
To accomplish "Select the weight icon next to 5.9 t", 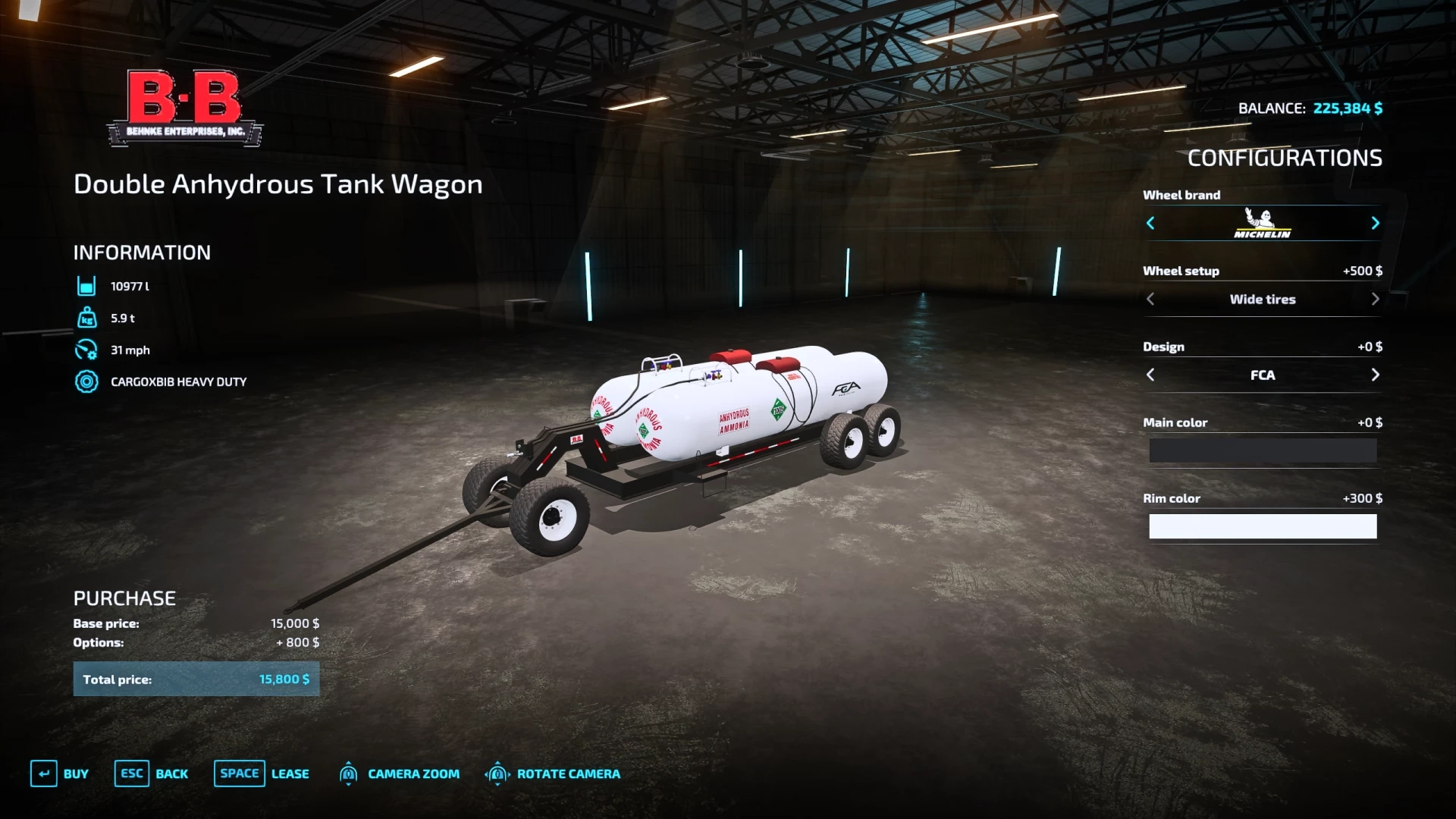I will [x=86, y=318].
